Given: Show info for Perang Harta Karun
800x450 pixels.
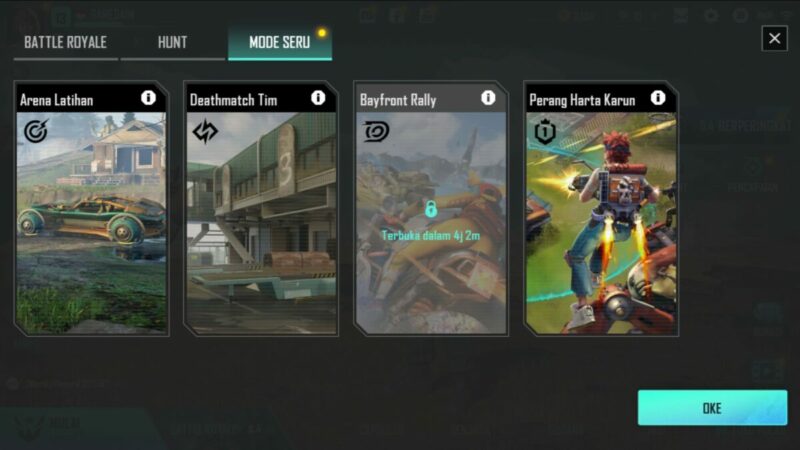Looking at the screenshot, I should pyautogui.click(x=658, y=98).
